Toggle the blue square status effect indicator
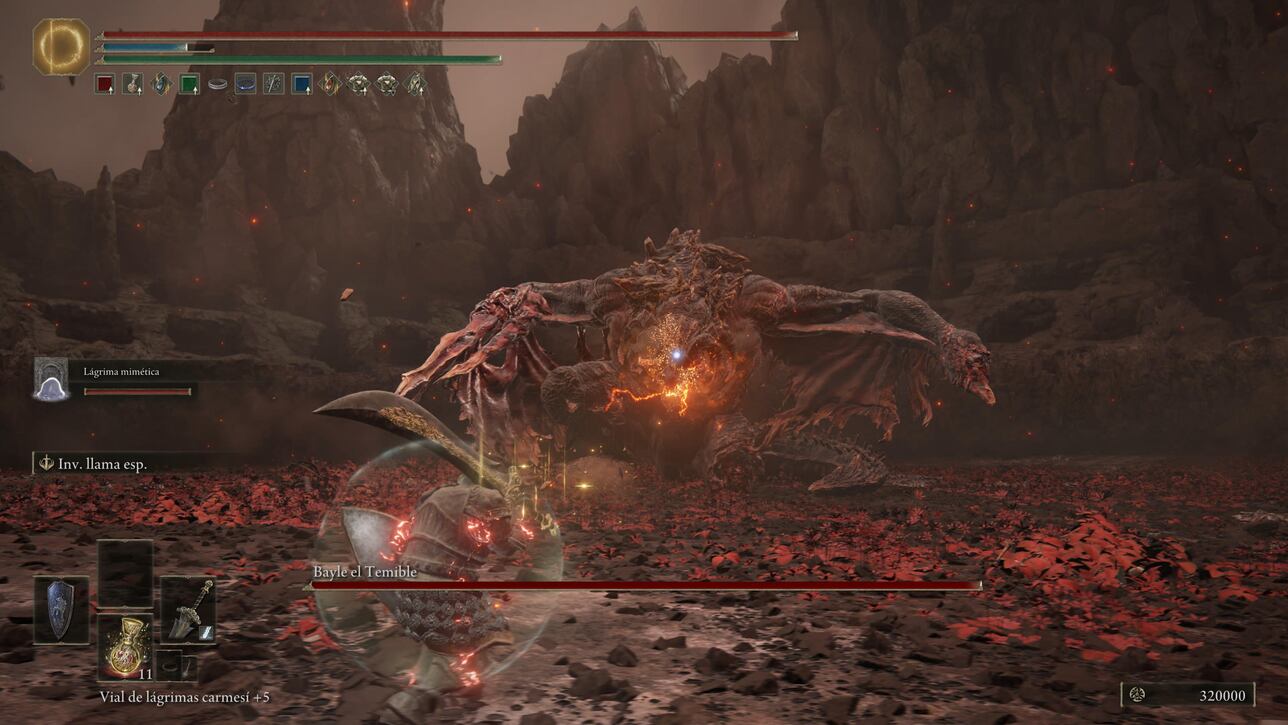Viewport: 1288px width, 725px height. pyautogui.click(x=302, y=84)
